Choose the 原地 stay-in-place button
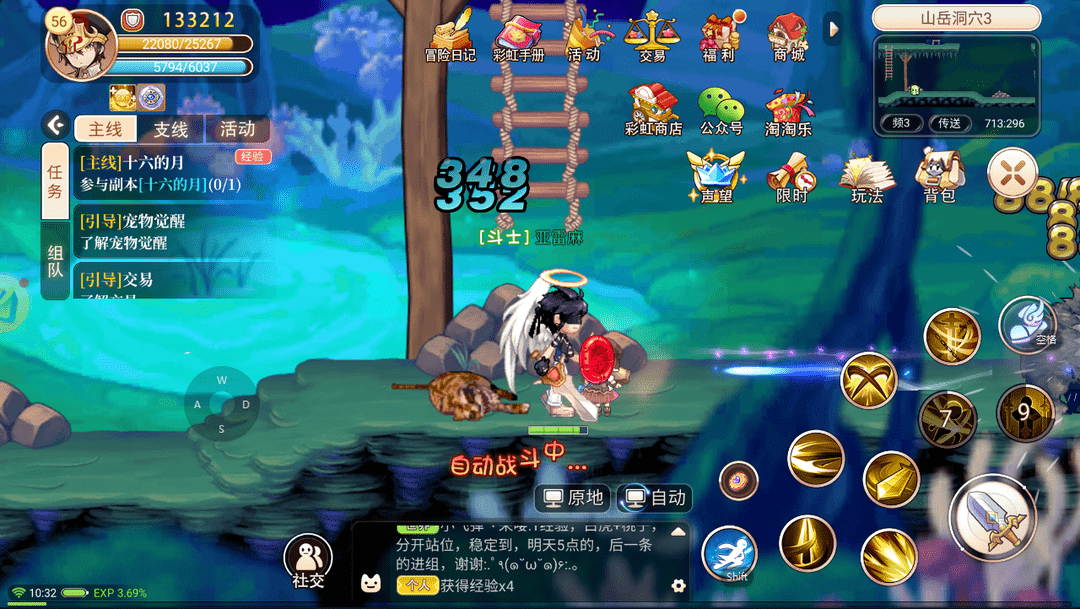 [573, 497]
